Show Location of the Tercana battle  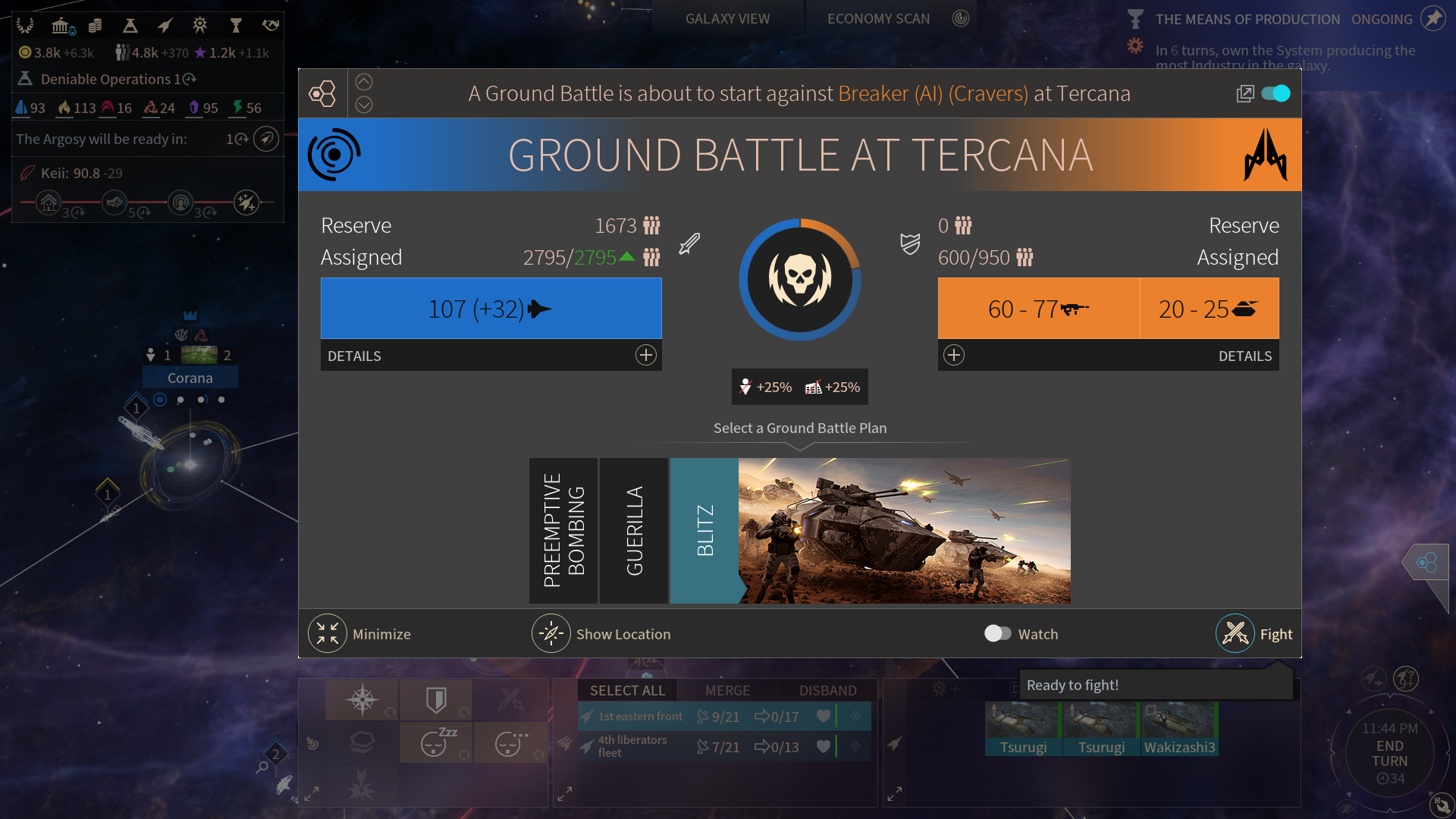point(551,634)
